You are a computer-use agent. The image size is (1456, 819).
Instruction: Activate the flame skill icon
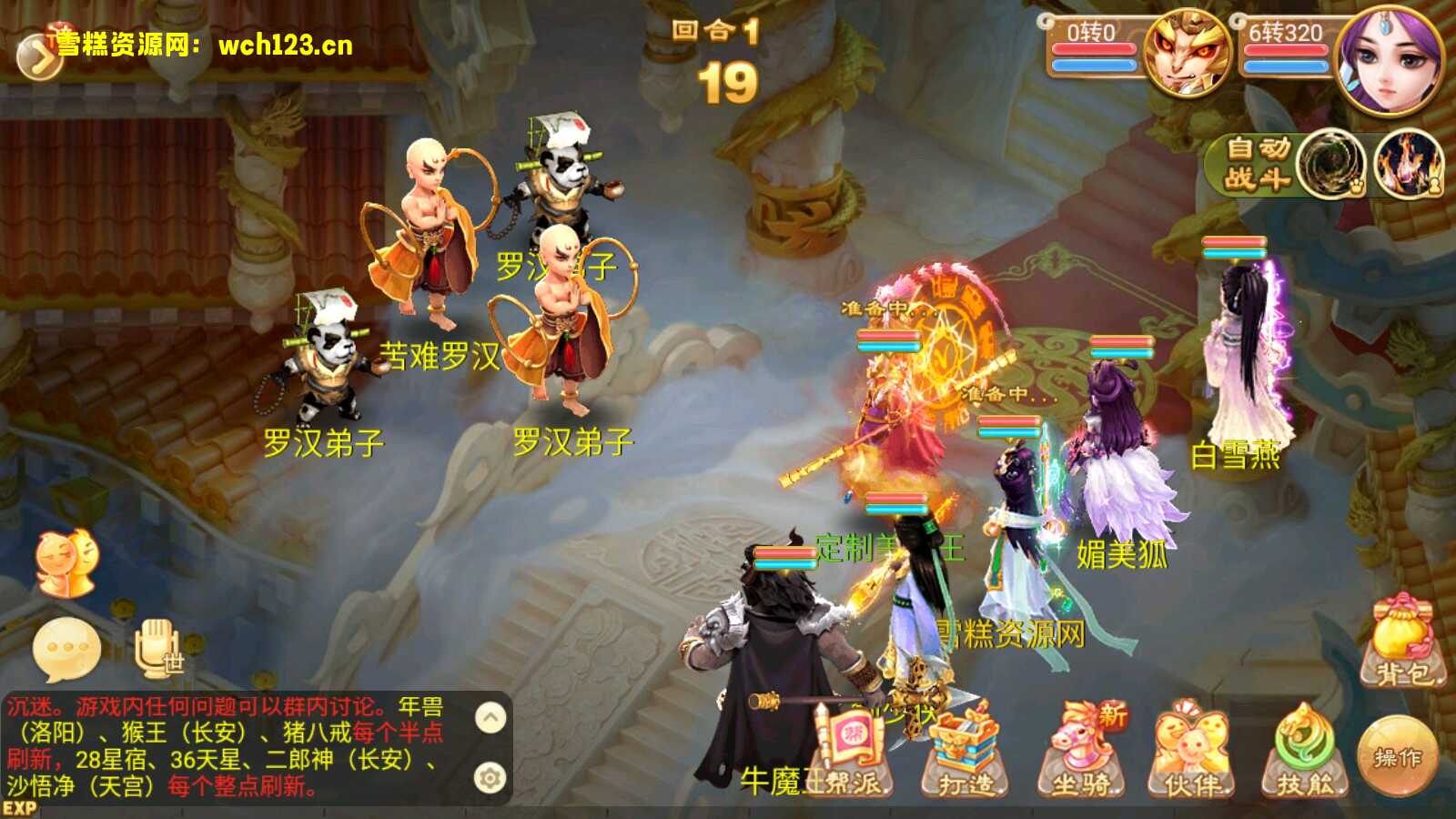coord(1408,166)
